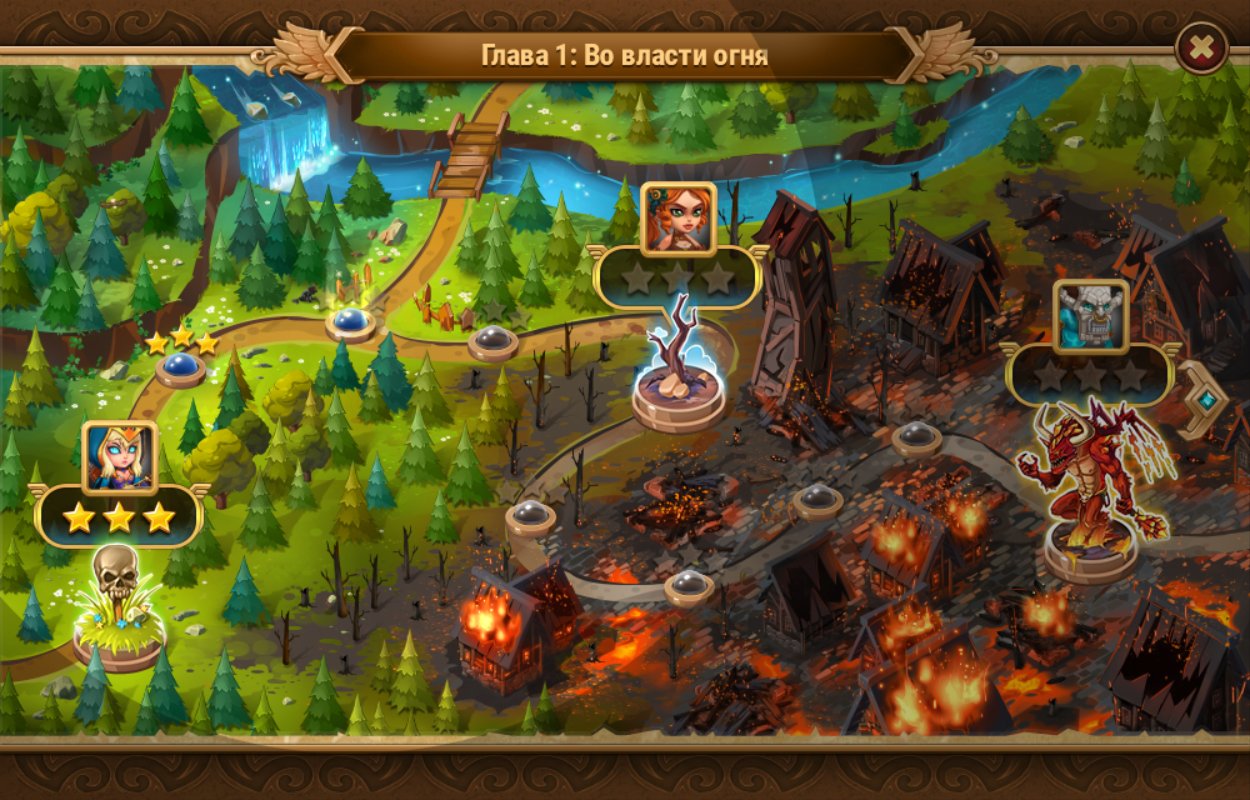
Task: Open the dead tree level node
Action: (x=679, y=370)
